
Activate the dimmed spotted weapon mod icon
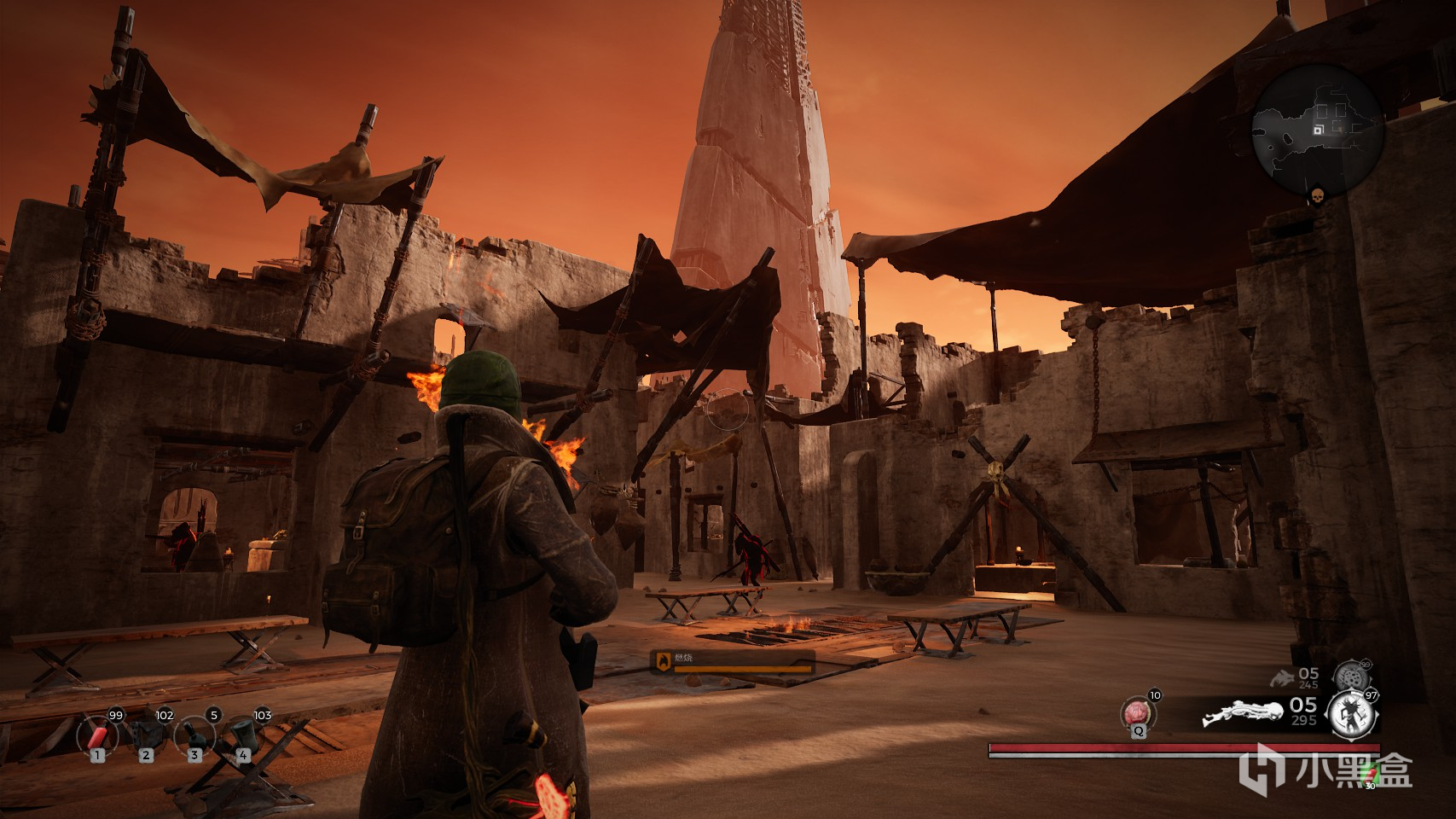click(1349, 675)
